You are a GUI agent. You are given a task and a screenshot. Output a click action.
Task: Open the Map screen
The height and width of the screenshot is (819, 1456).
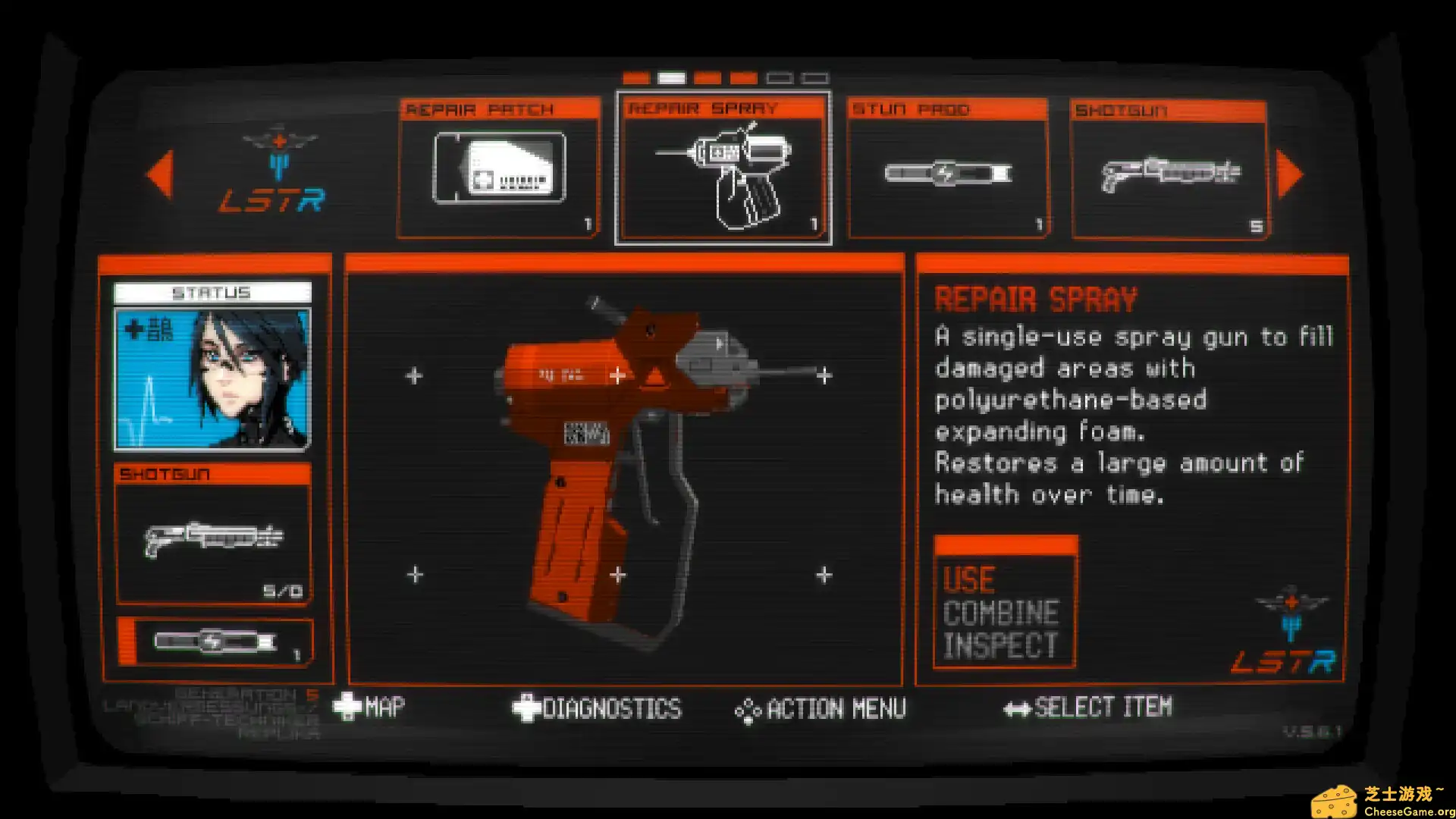tap(370, 708)
